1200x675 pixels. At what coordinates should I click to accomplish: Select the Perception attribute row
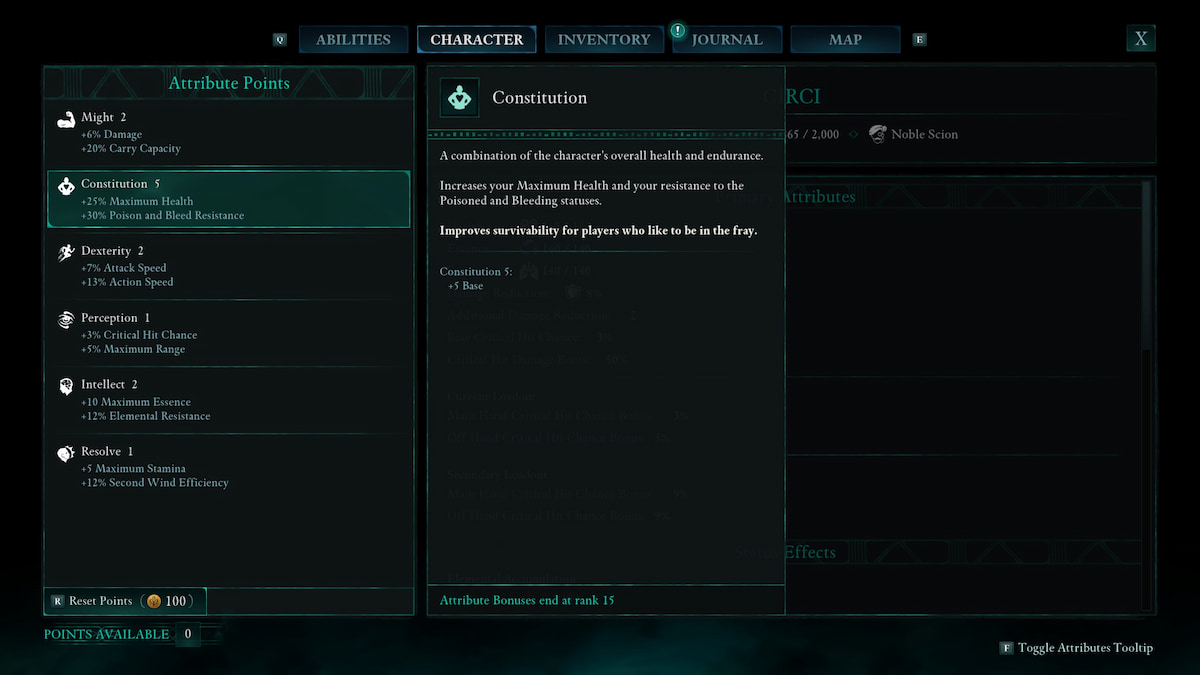pos(228,333)
